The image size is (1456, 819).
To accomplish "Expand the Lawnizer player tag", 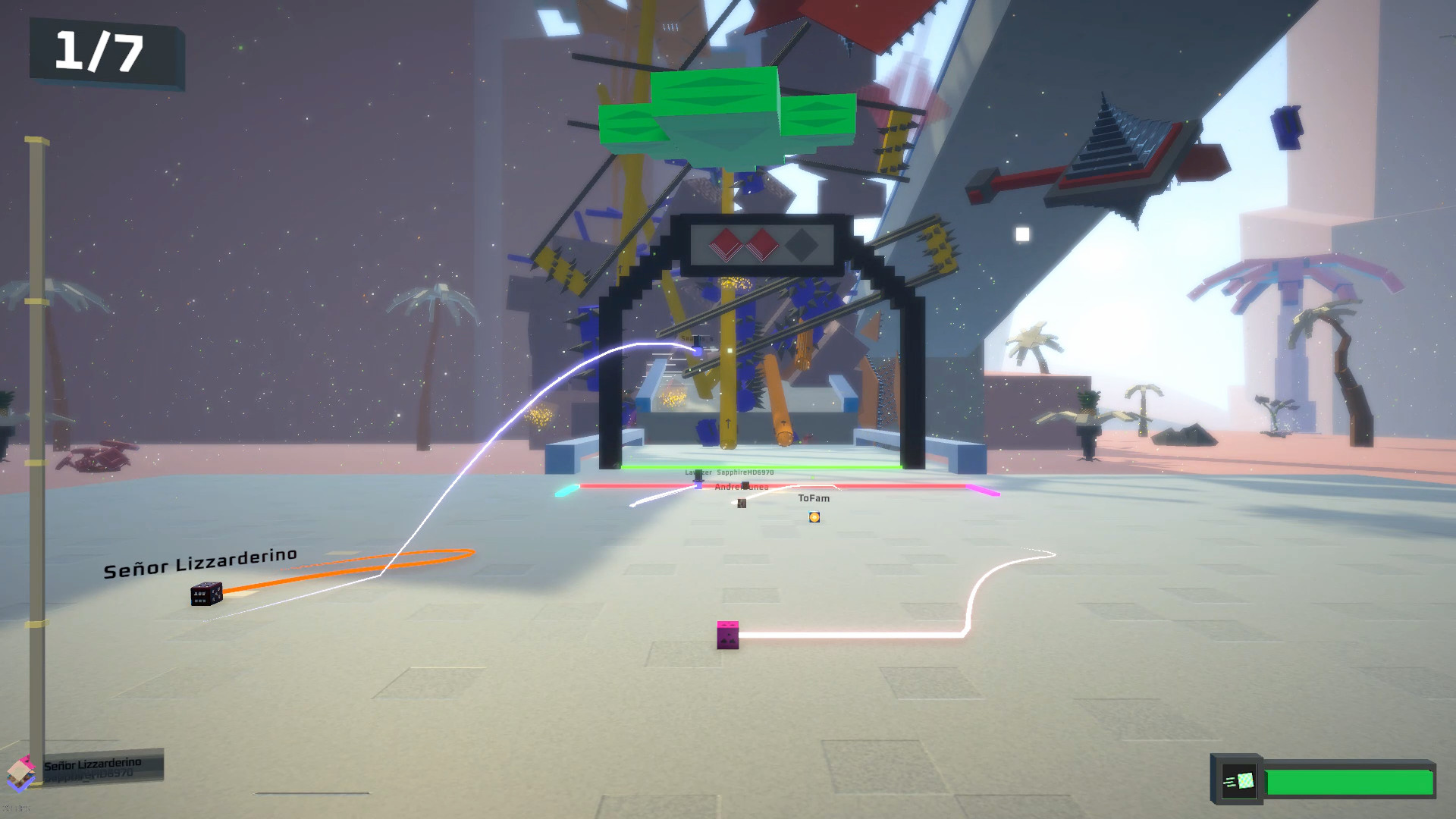I will click(x=698, y=472).
